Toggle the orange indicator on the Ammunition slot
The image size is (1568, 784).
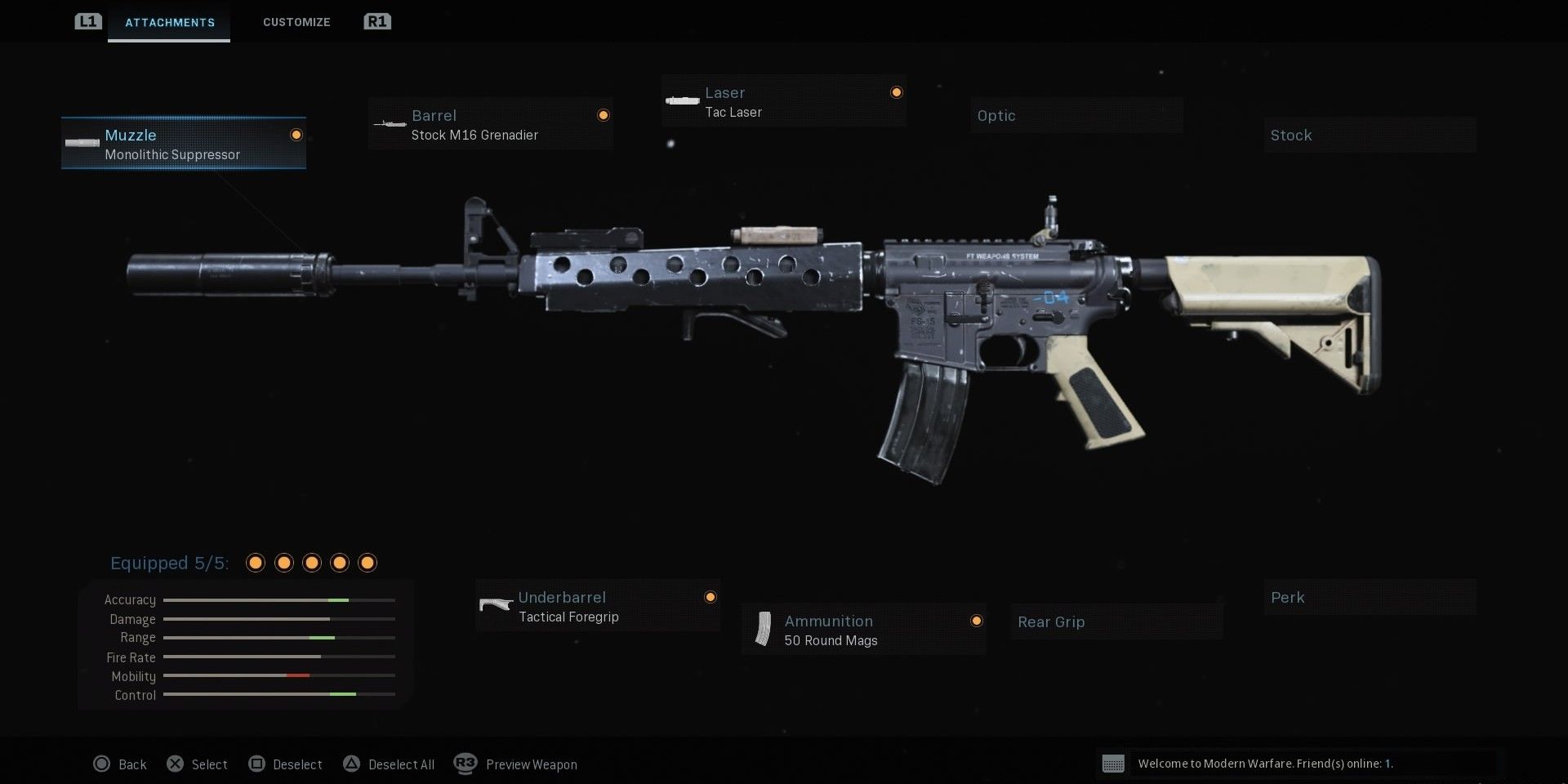977,621
